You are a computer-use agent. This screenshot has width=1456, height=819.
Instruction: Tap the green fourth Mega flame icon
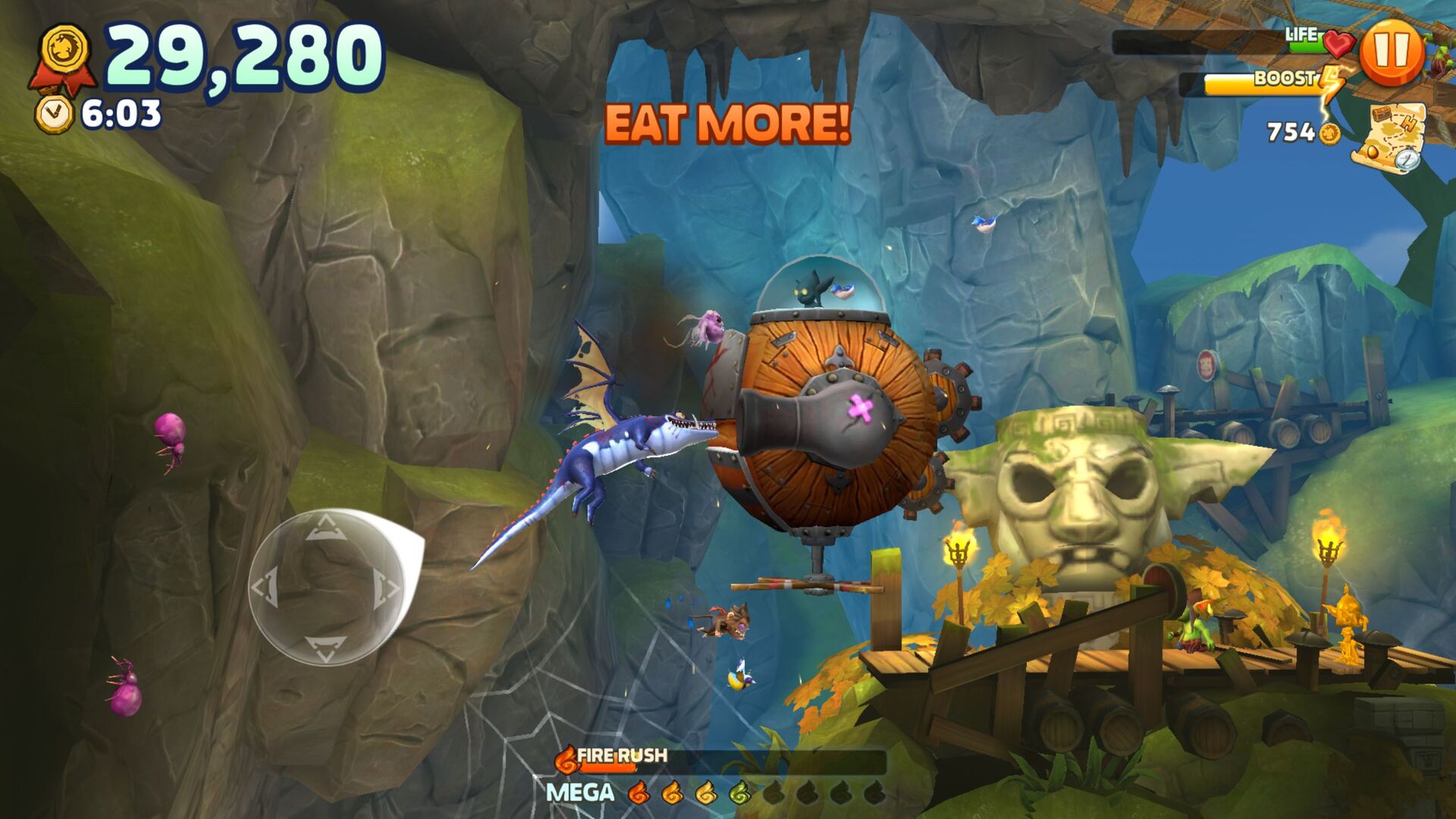pyautogui.click(x=740, y=793)
